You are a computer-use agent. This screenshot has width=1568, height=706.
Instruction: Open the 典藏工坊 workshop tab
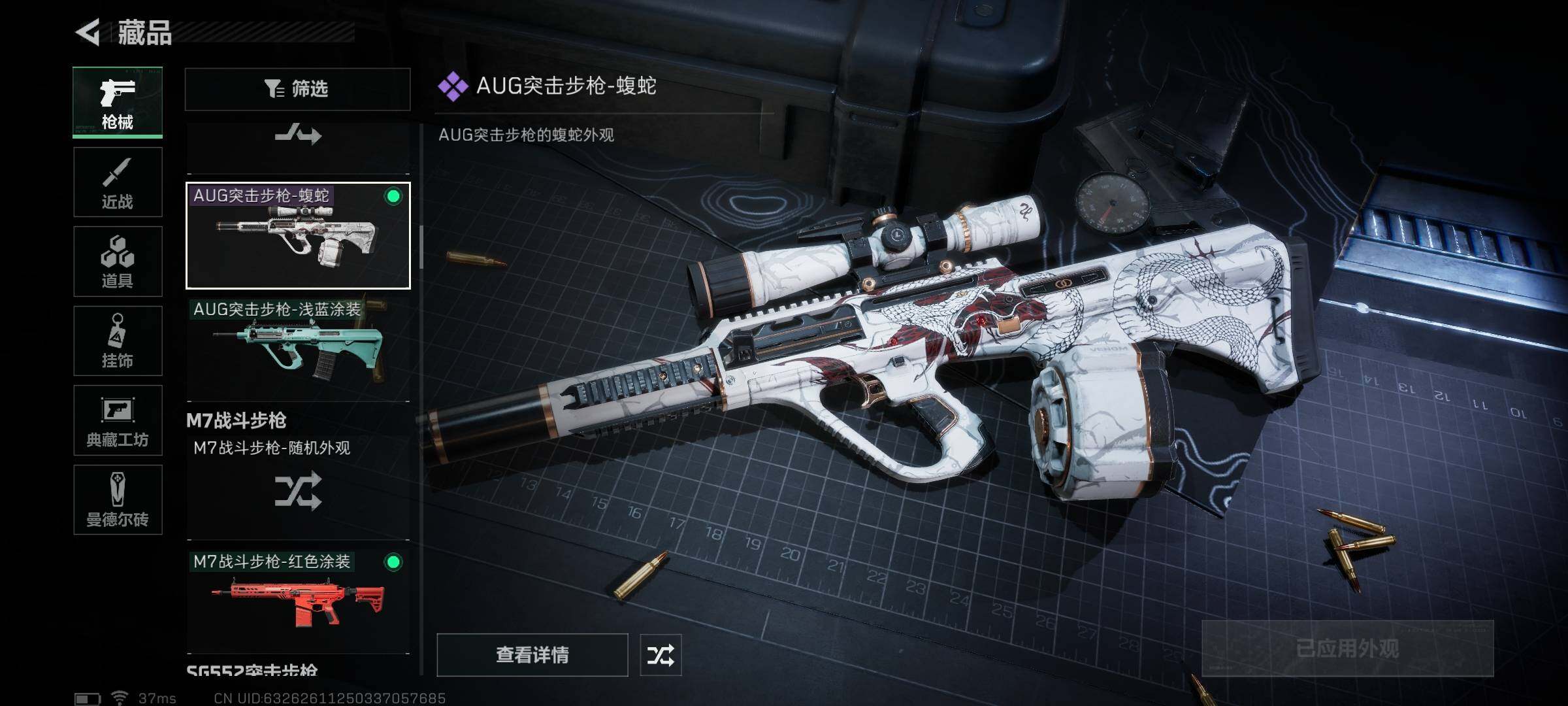coord(118,420)
